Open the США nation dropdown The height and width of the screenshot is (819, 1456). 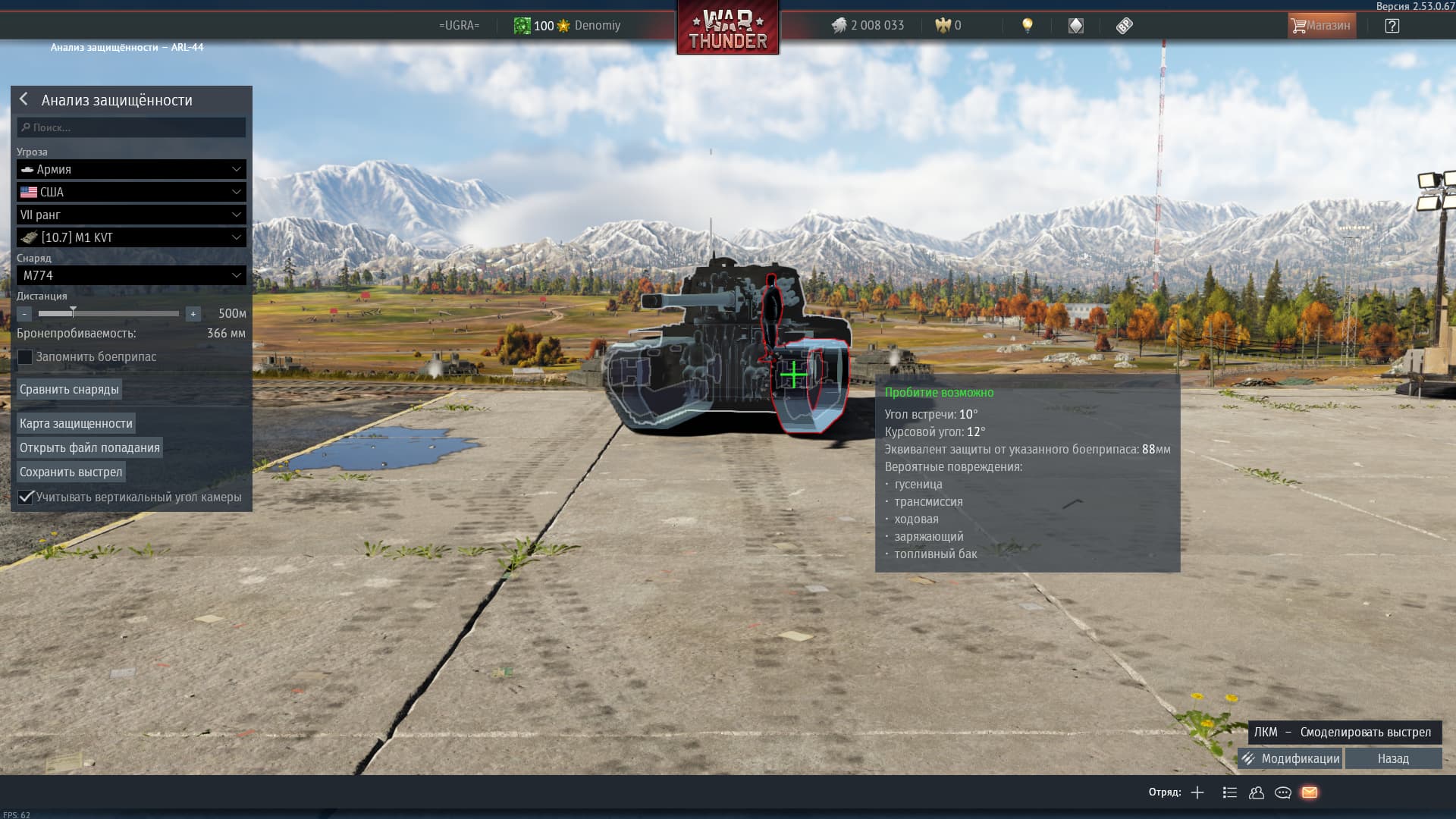(x=131, y=192)
